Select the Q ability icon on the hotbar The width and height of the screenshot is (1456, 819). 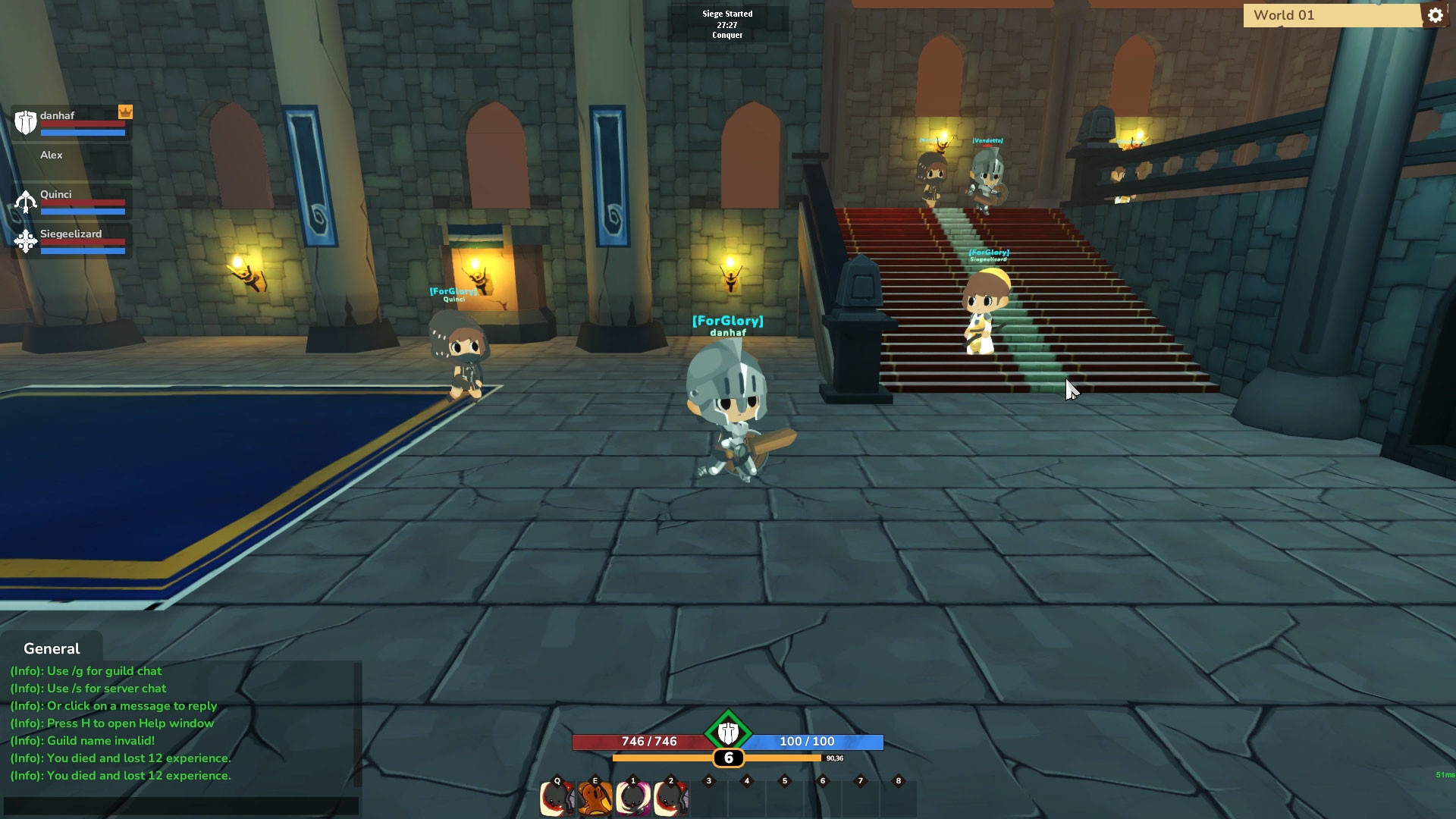pyautogui.click(x=557, y=798)
